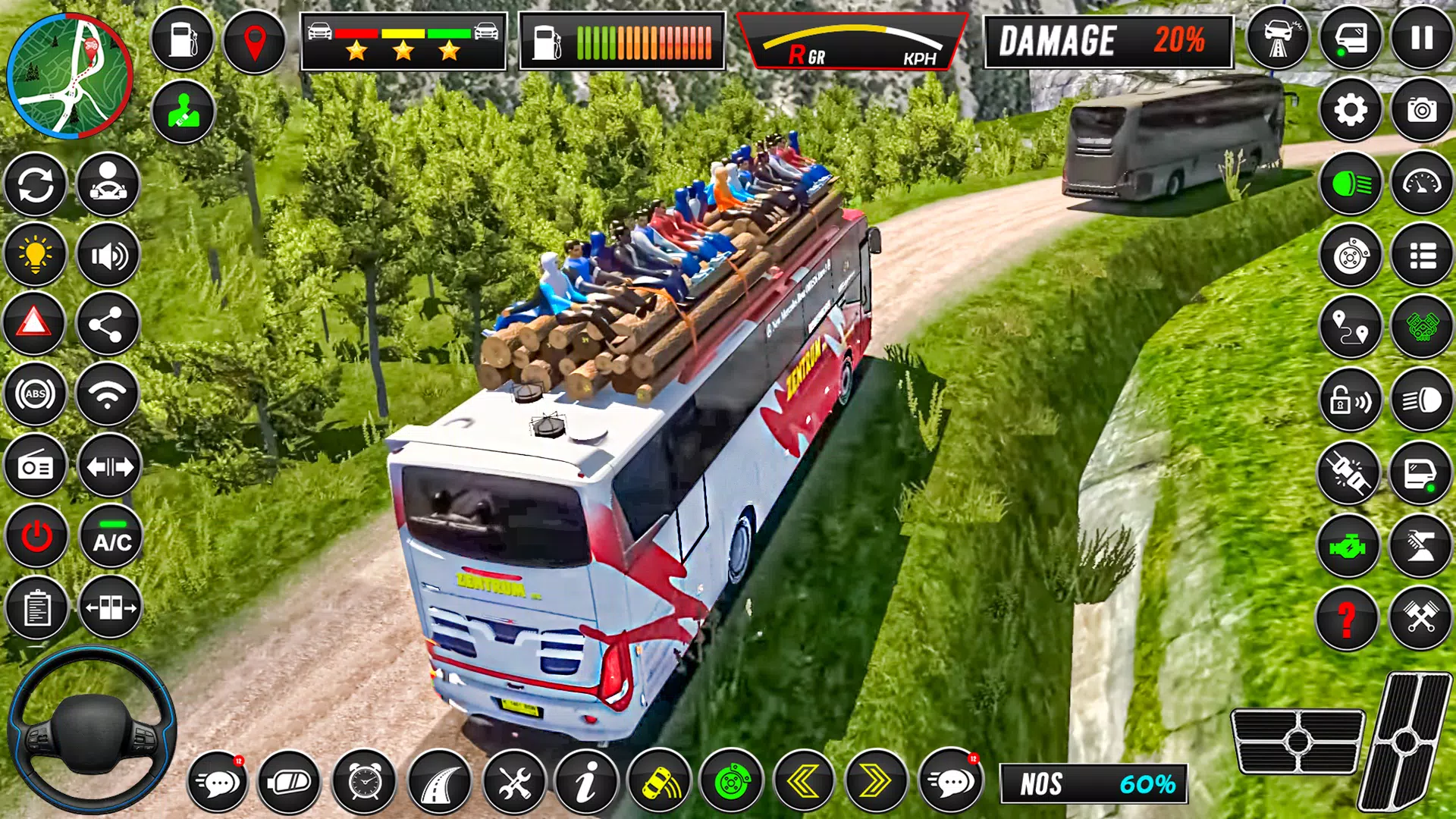
Task: Activate the red hazard triangle button
Action: pyautogui.click(x=35, y=324)
